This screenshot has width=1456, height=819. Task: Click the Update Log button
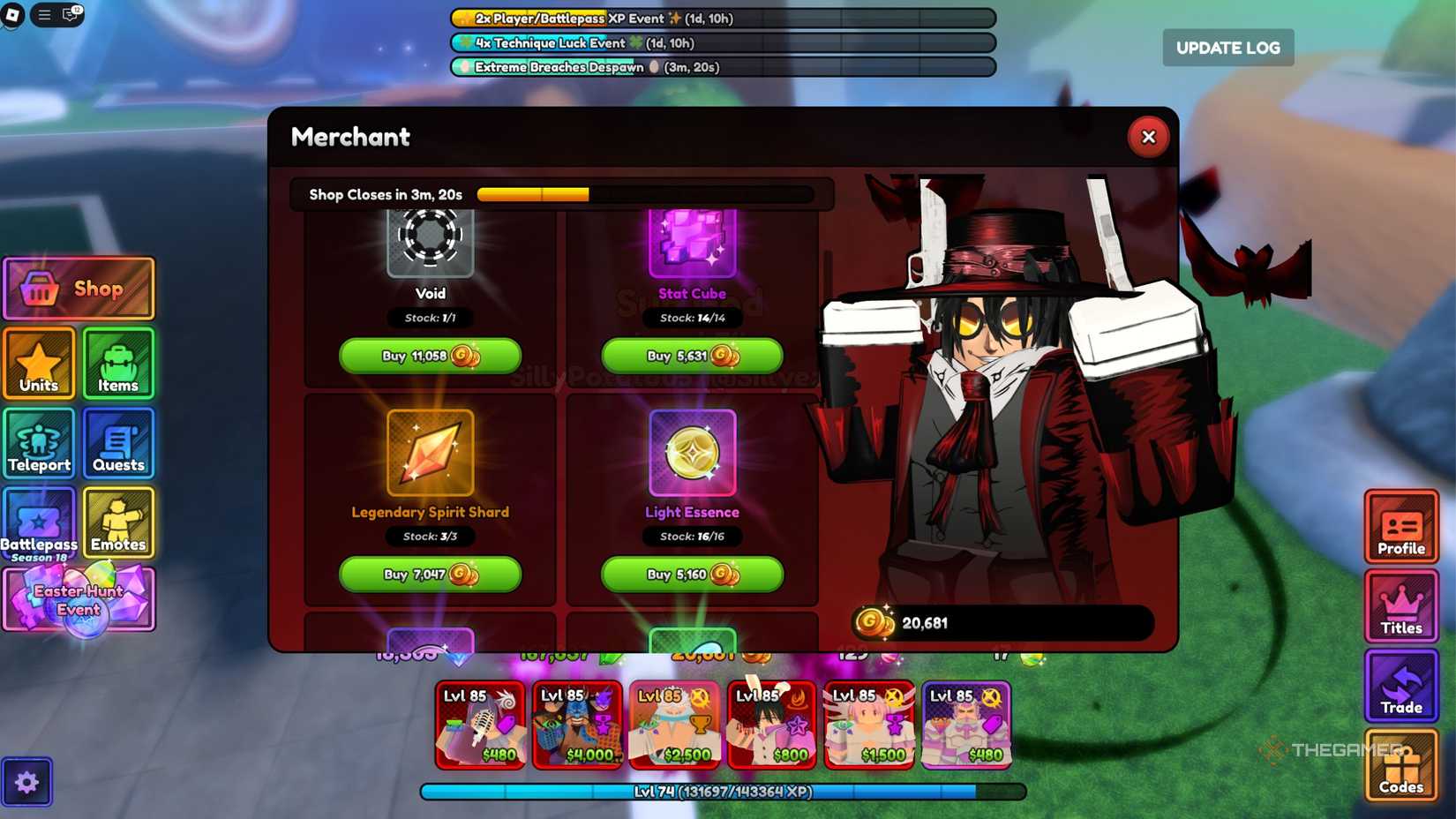[x=1227, y=48]
